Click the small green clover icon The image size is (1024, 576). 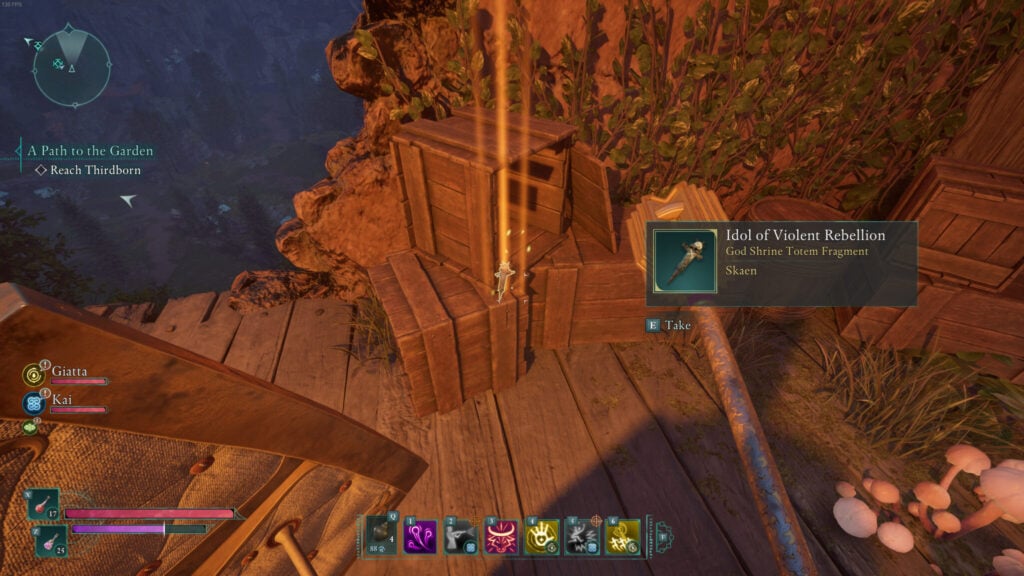[x=29, y=428]
